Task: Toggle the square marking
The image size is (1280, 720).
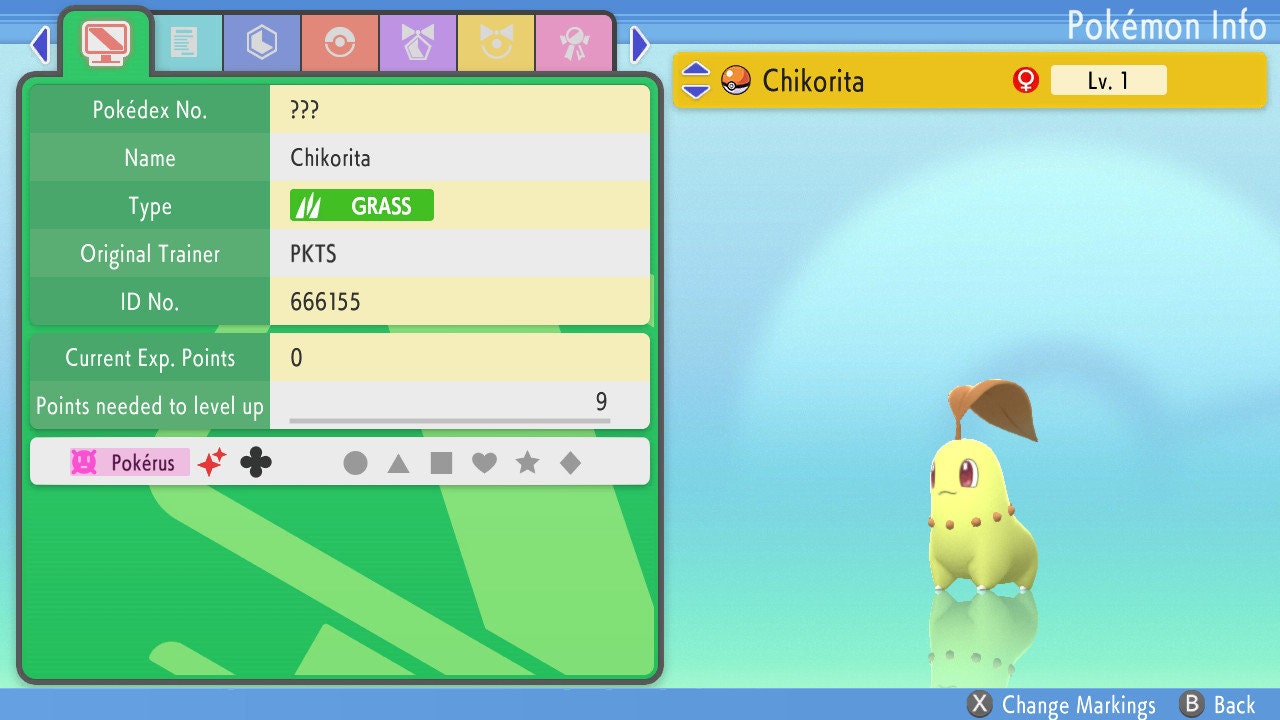Action: coord(441,463)
